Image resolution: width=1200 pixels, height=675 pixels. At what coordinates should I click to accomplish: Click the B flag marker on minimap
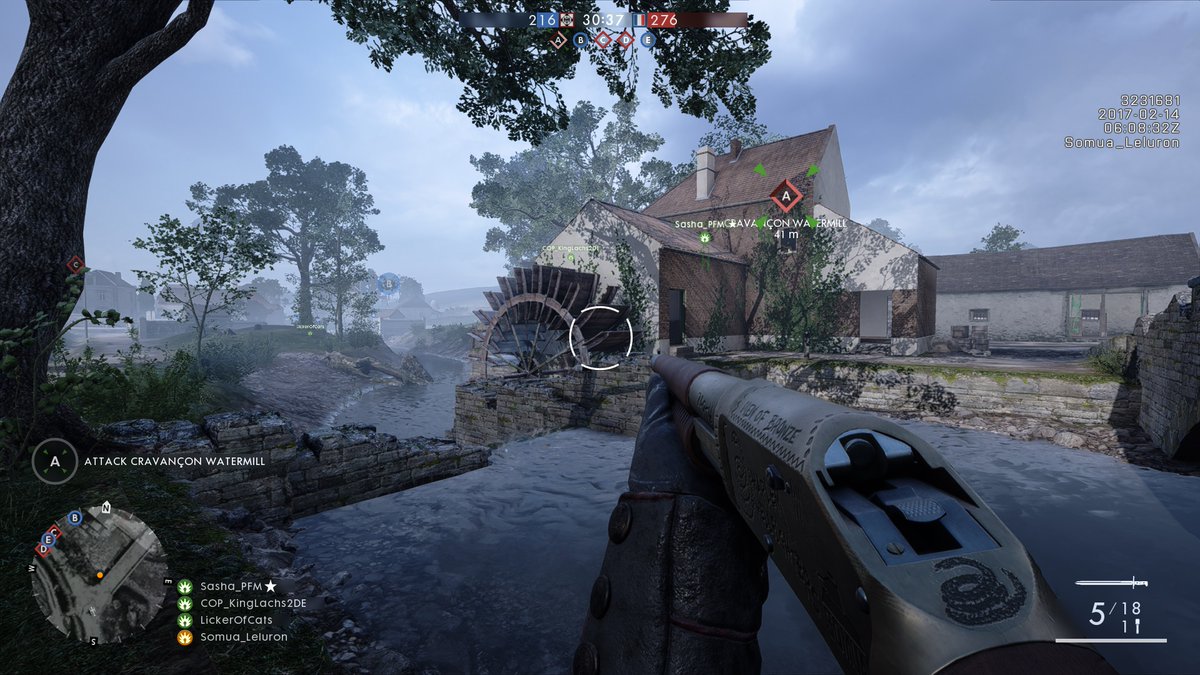75,518
